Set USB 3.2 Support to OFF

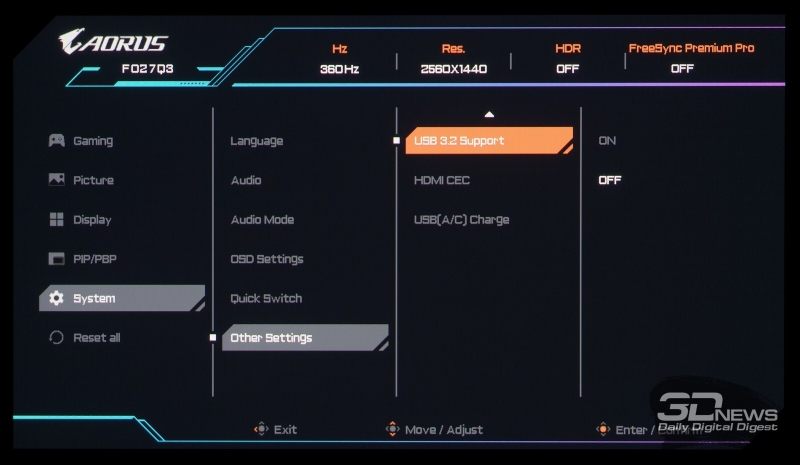pos(609,180)
